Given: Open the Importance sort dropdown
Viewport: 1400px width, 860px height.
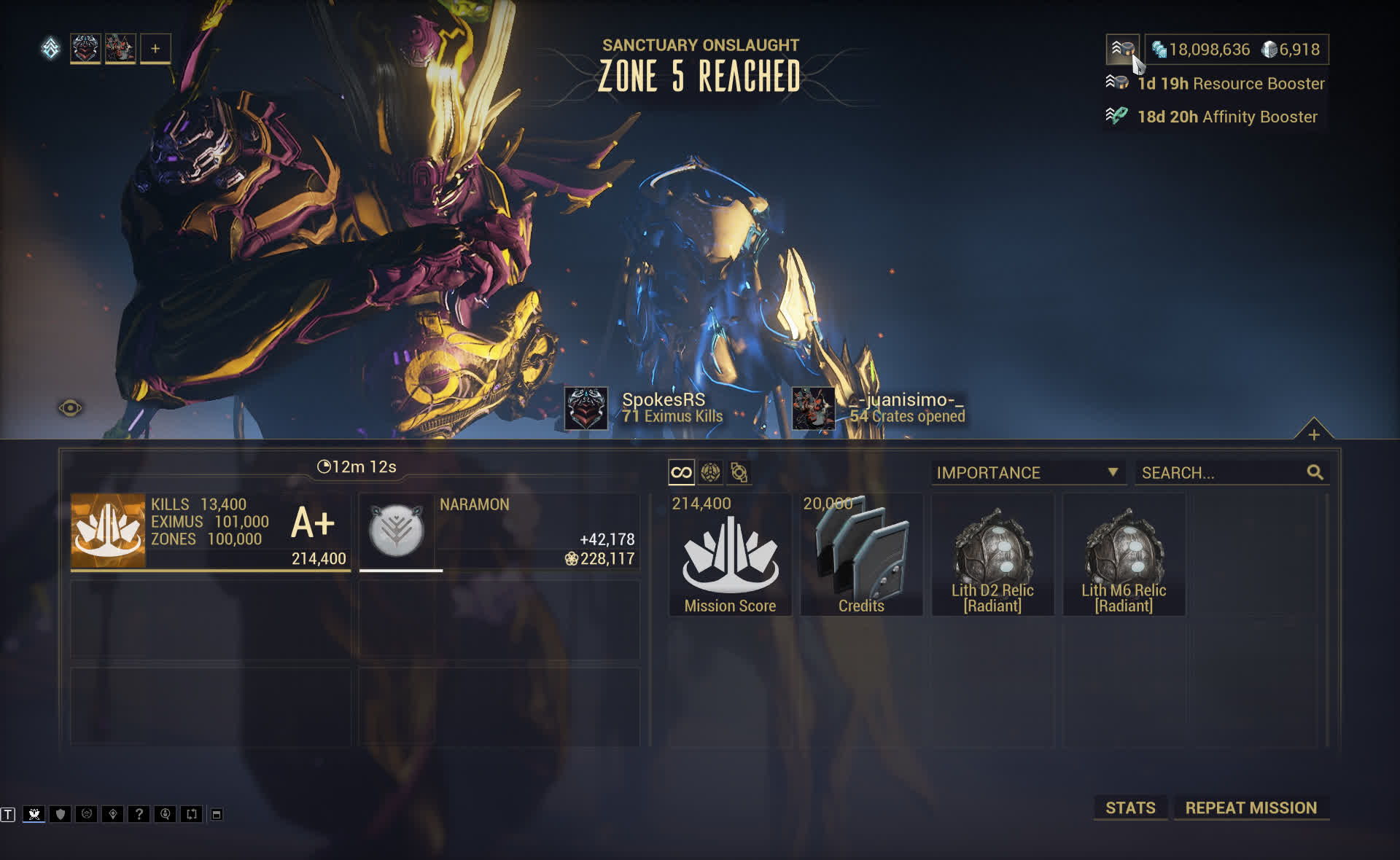Looking at the screenshot, I should pyautogui.click(x=1027, y=472).
